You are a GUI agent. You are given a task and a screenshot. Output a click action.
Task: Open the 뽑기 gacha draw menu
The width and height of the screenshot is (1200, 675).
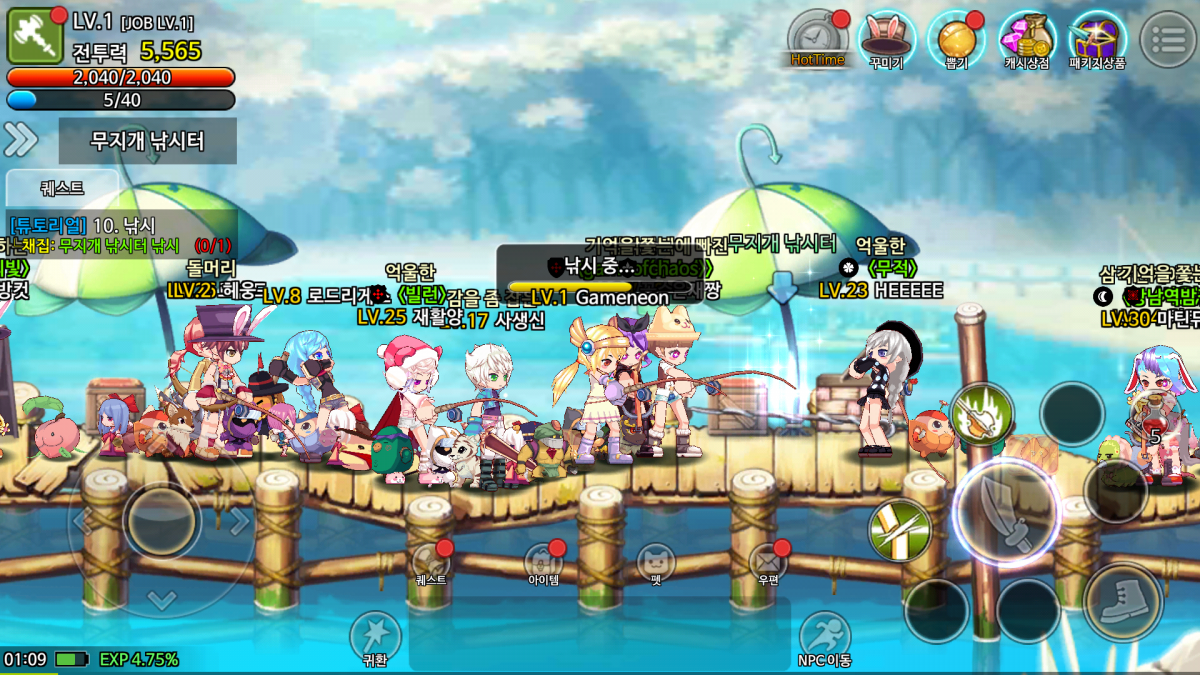click(x=955, y=40)
